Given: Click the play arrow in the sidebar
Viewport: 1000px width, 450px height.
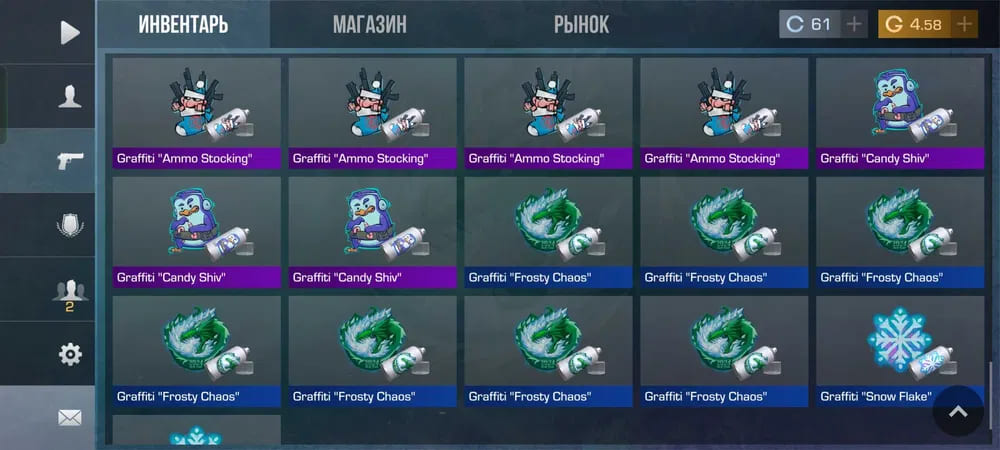Looking at the screenshot, I should pos(69,32).
